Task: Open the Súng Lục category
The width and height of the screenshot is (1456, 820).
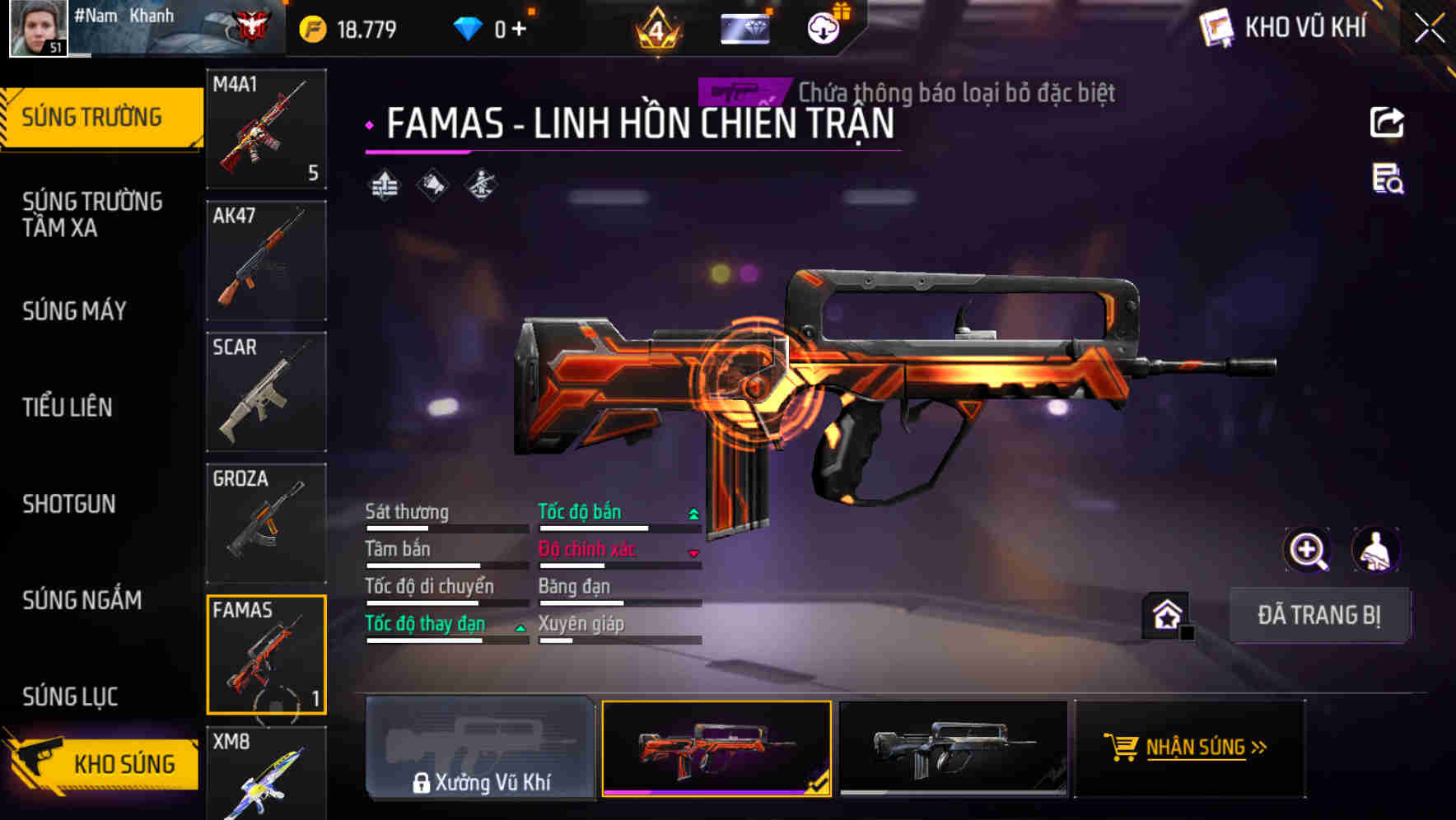Action: pos(70,697)
